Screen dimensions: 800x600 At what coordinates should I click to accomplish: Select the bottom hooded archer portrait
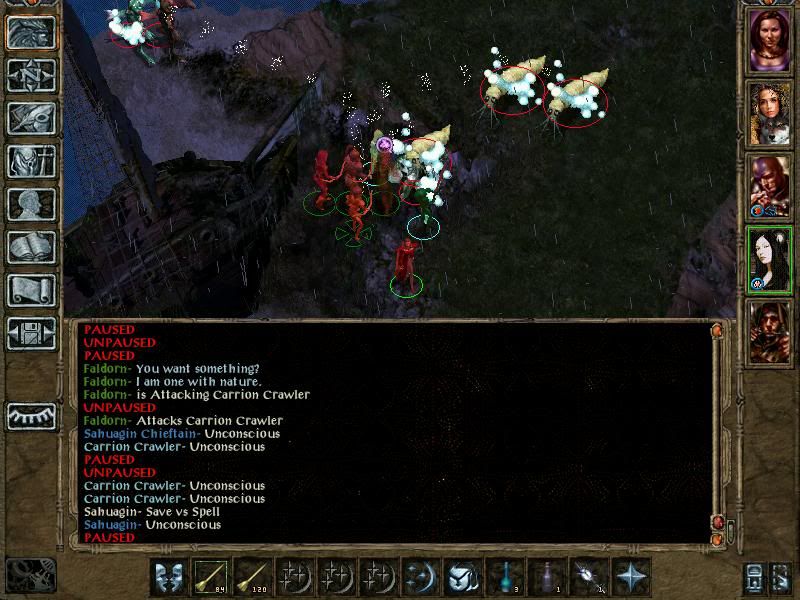click(769, 332)
